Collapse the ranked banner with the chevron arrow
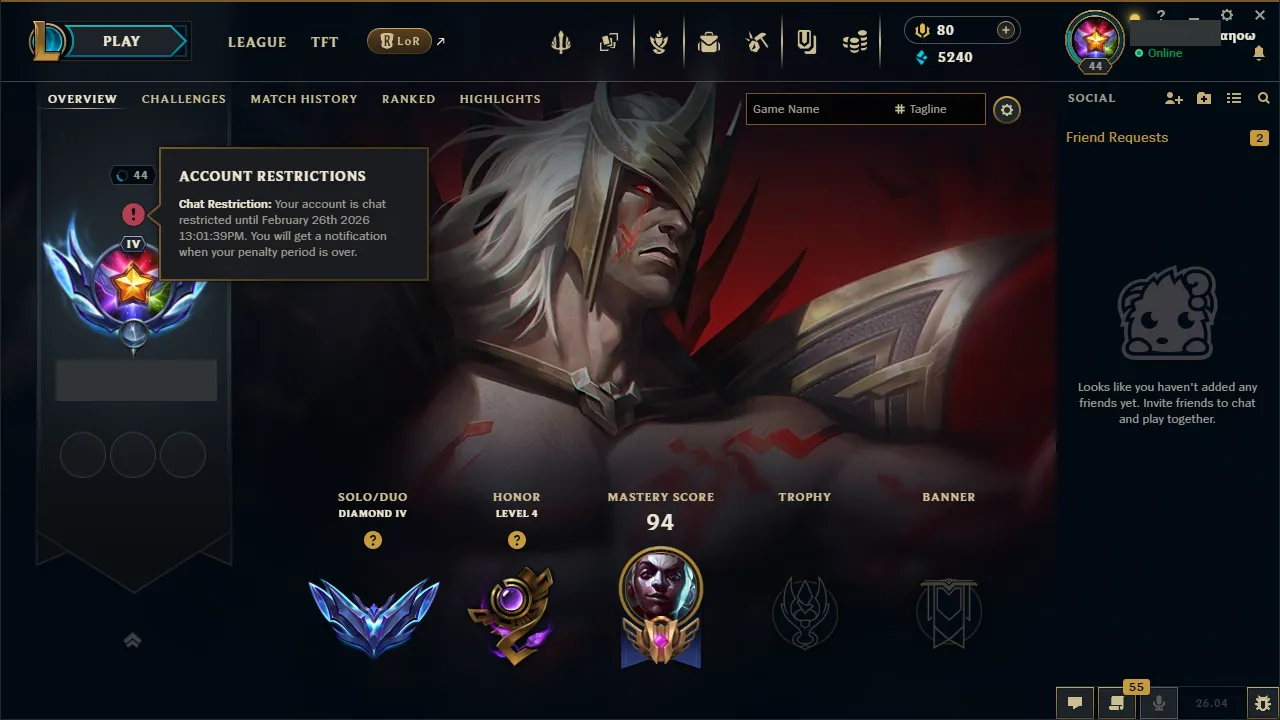1280x720 pixels. coord(133,640)
